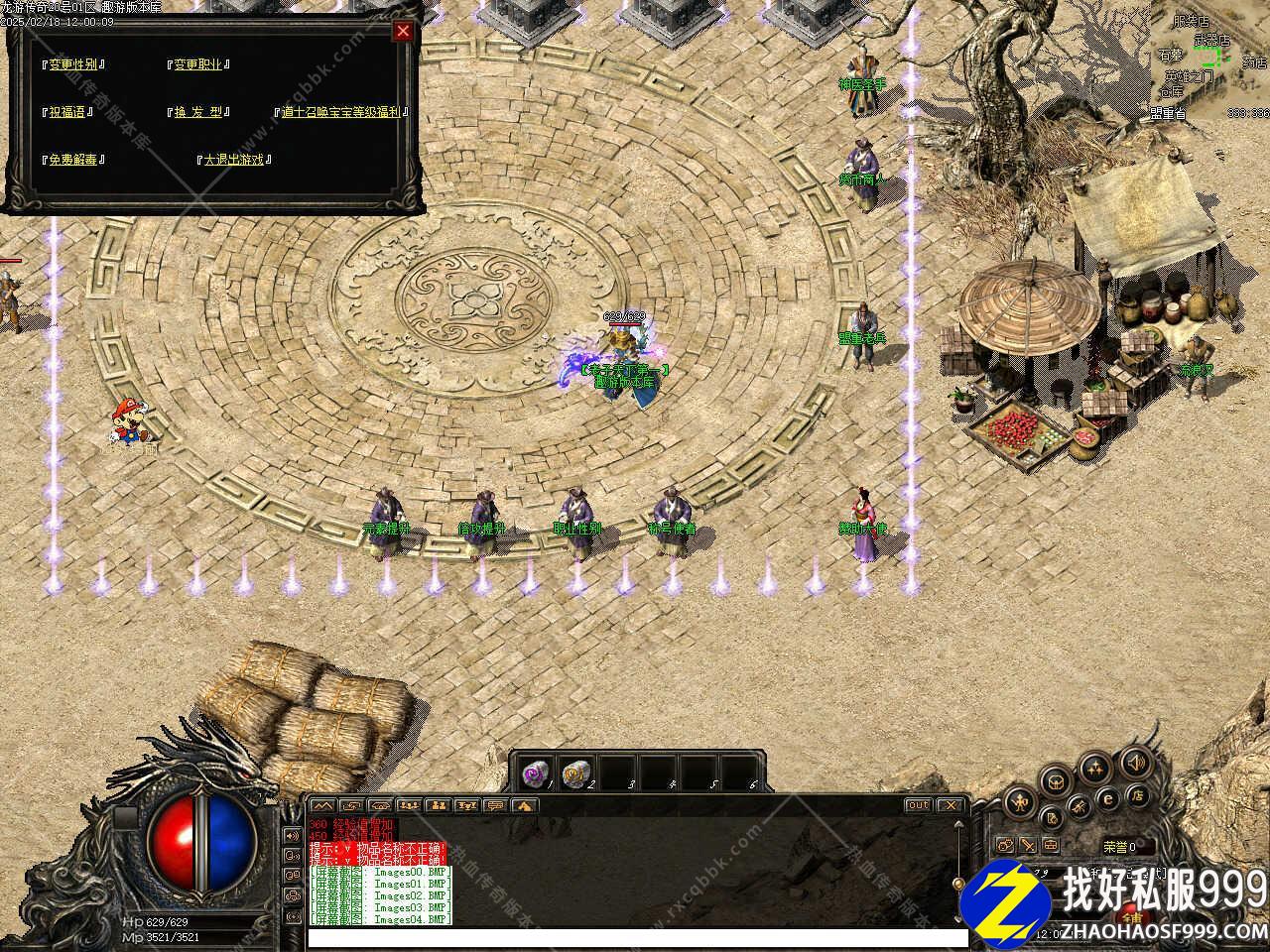Choose the 换发型 hairstyle option
This screenshot has width=1270, height=952.
pyautogui.click(x=200, y=112)
